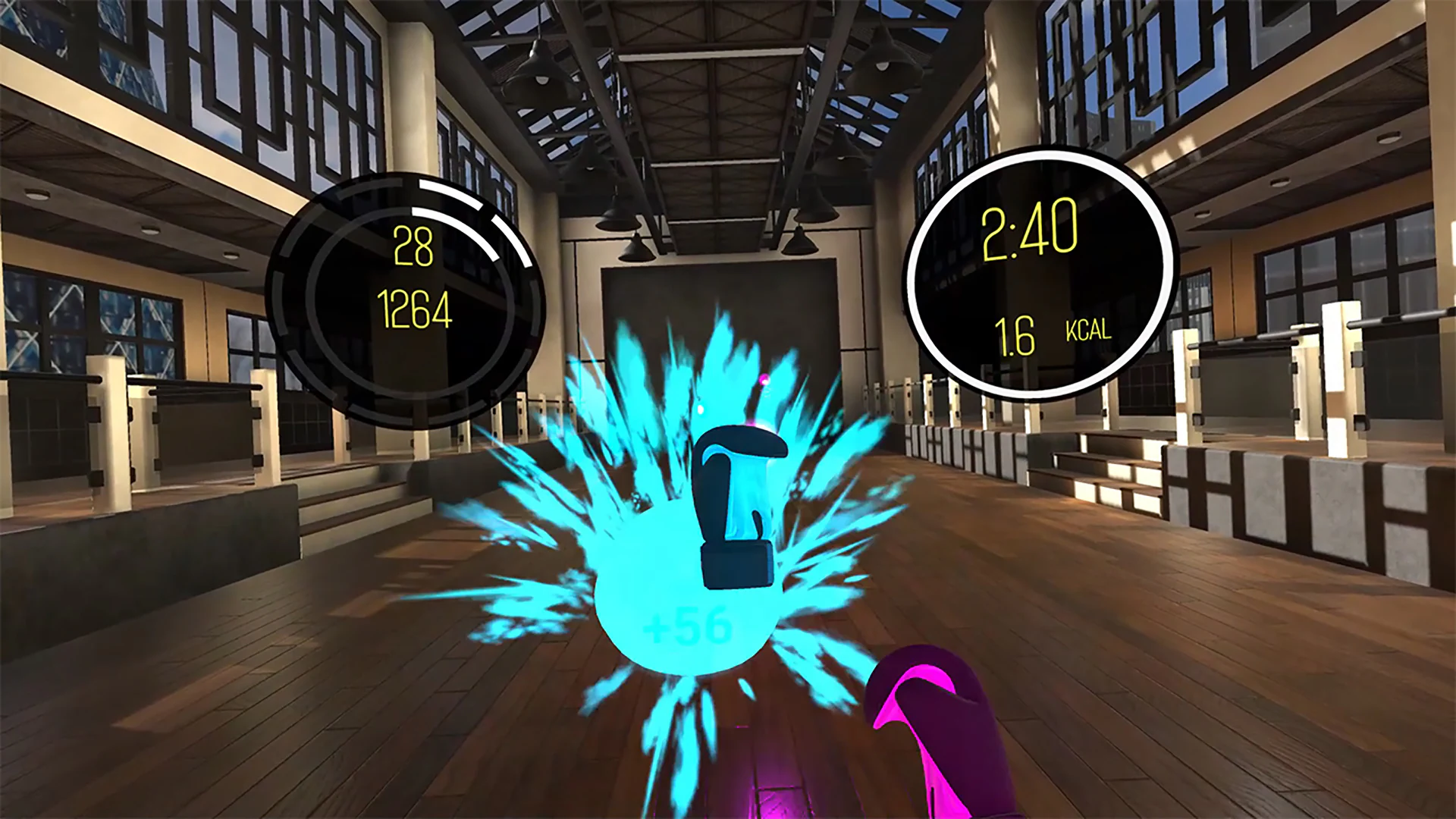Viewport: 1456px width, 819px height.
Task: Toggle the KCAL readout display
Action: [1087, 331]
